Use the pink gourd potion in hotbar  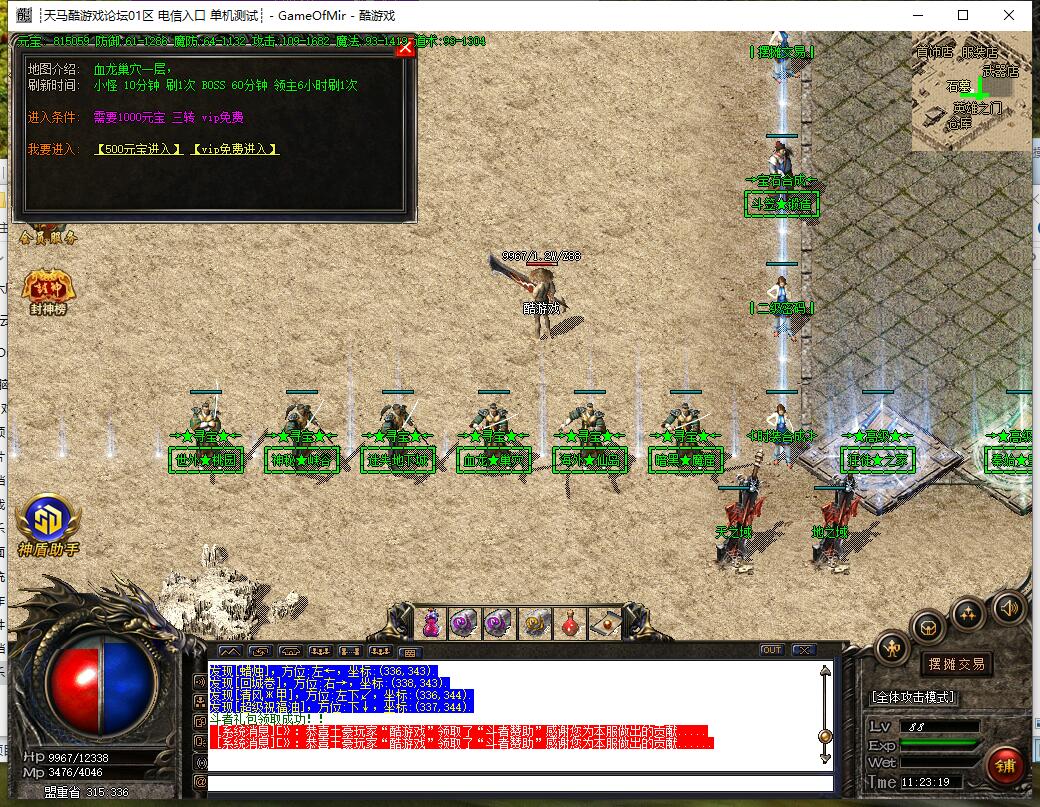click(431, 622)
